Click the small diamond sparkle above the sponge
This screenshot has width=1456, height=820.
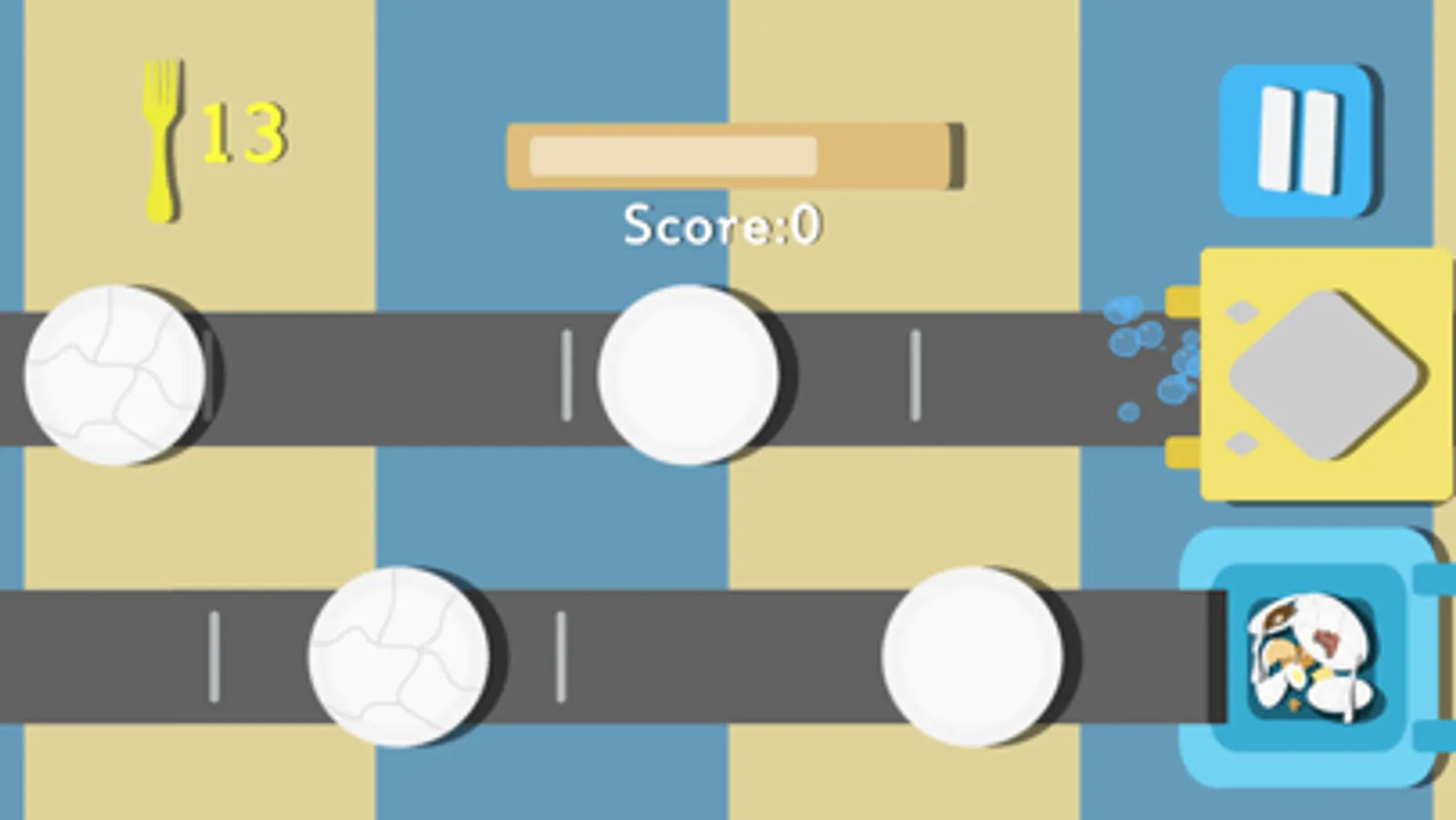tap(1244, 311)
